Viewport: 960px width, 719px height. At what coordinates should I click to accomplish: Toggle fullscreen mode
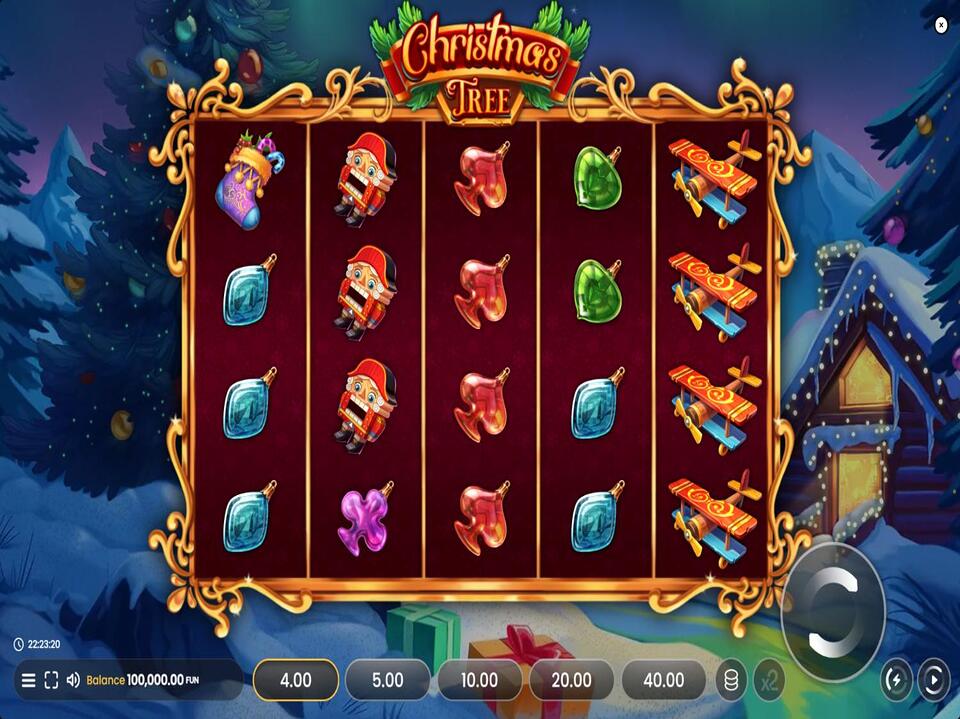pos(51,680)
